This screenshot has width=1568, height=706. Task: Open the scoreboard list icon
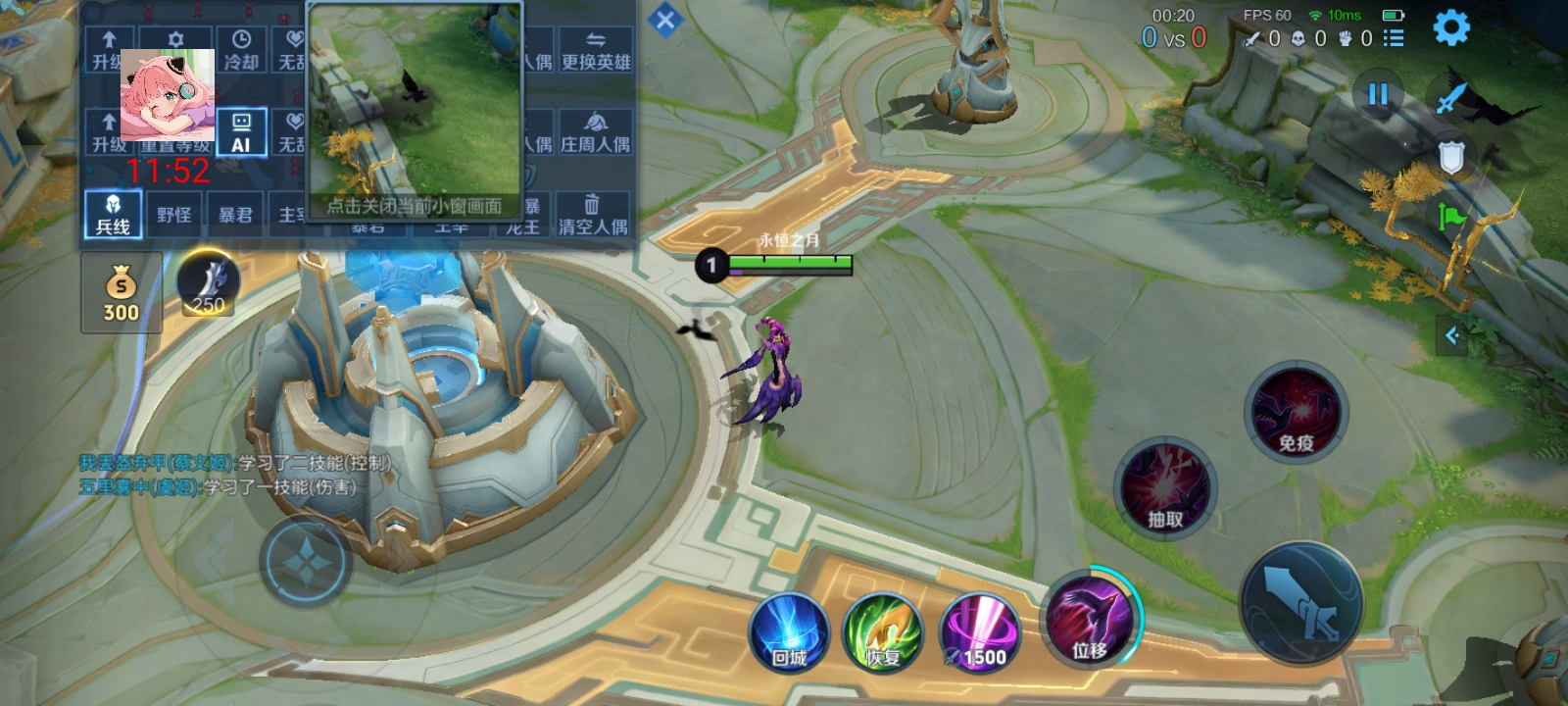click(x=1394, y=38)
